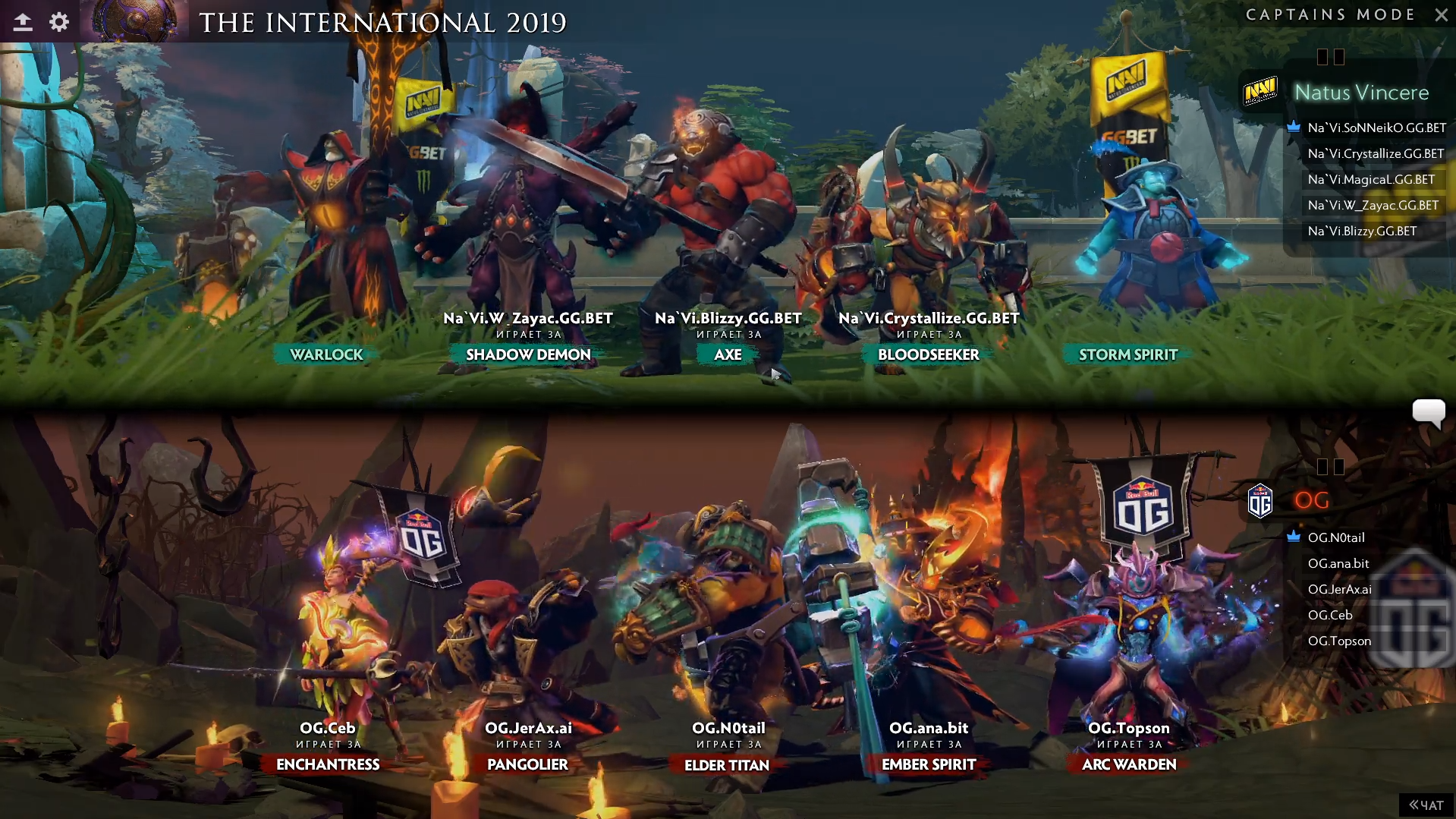Choose OG.ana.bit from the roster
The image size is (1456, 819).
pos(1338,563)
